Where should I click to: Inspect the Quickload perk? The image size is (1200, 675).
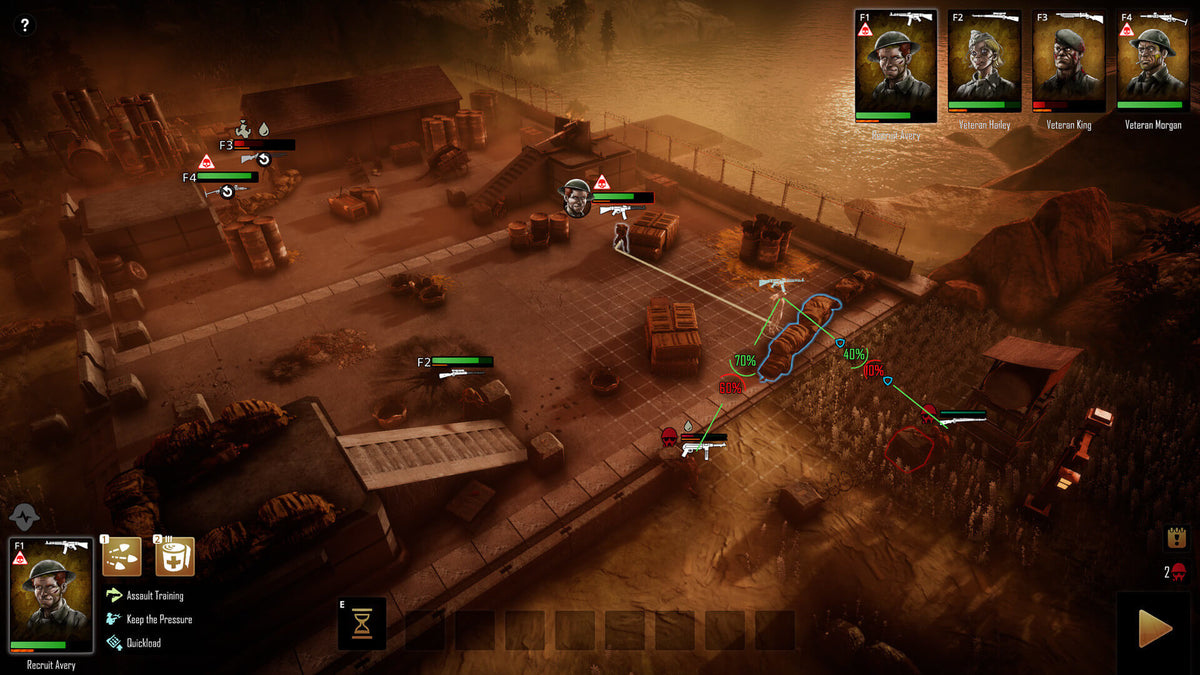click(142, 643)
